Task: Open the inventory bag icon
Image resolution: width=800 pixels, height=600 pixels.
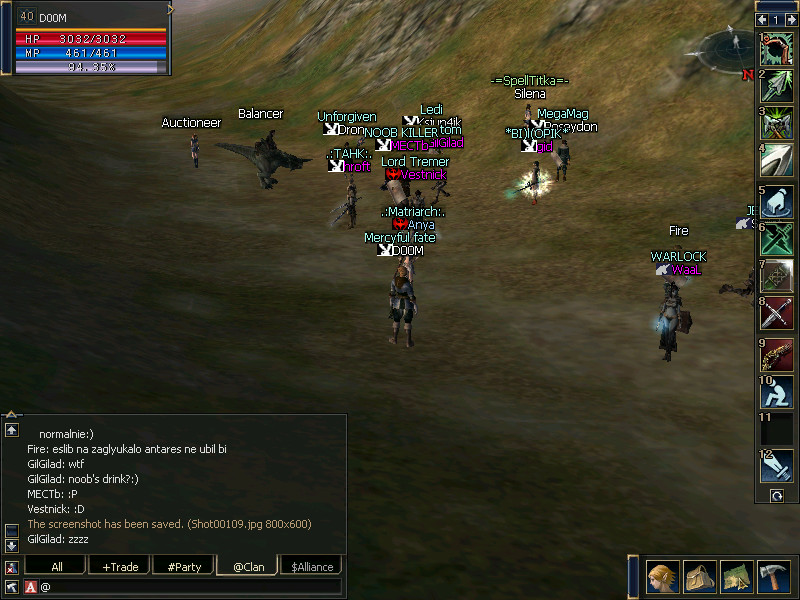Action: [699, 577]
